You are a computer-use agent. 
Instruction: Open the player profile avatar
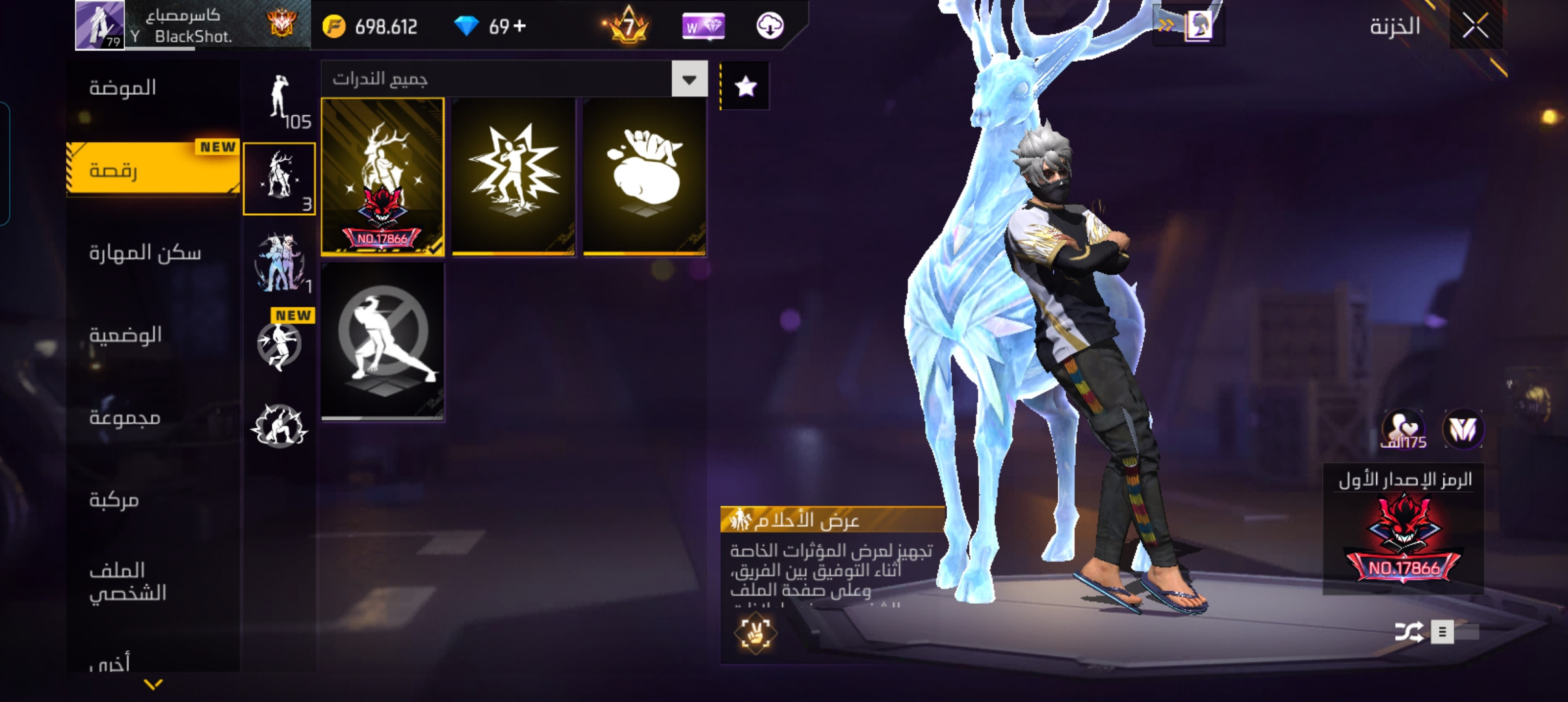tap(99, 25)
